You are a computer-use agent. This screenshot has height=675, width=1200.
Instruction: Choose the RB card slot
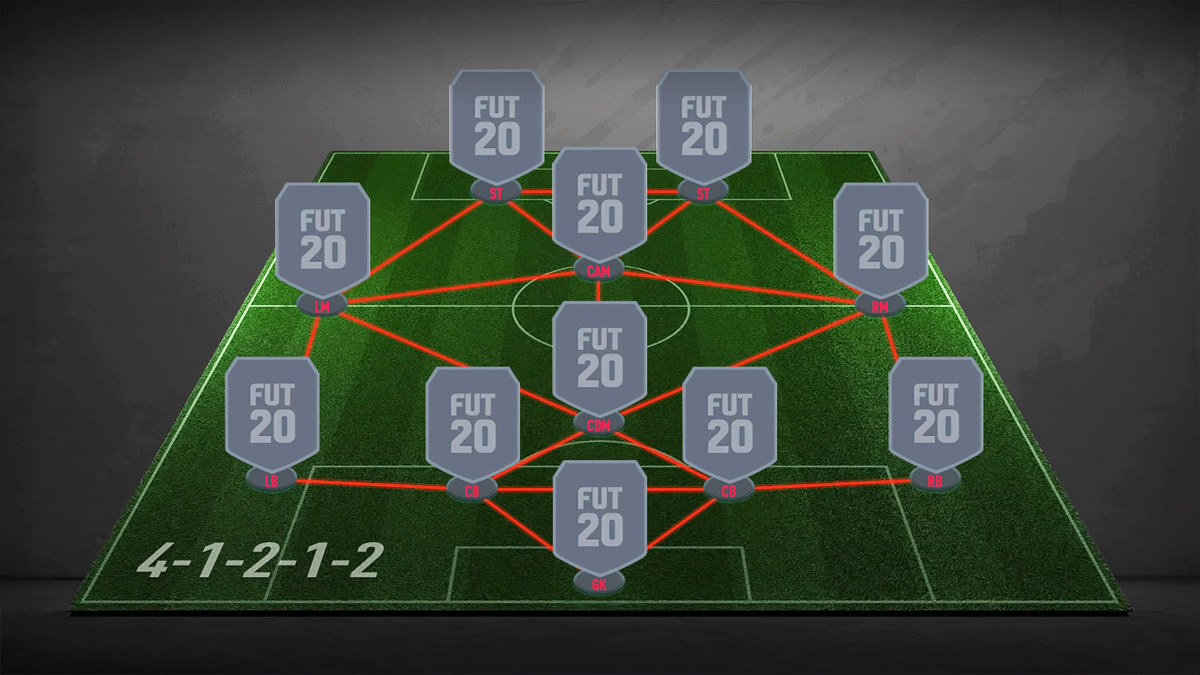936,412
